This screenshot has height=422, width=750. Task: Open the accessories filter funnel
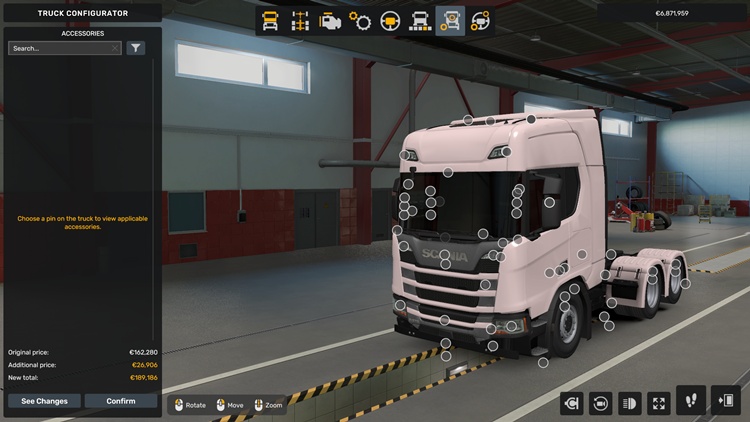(136, 48)
